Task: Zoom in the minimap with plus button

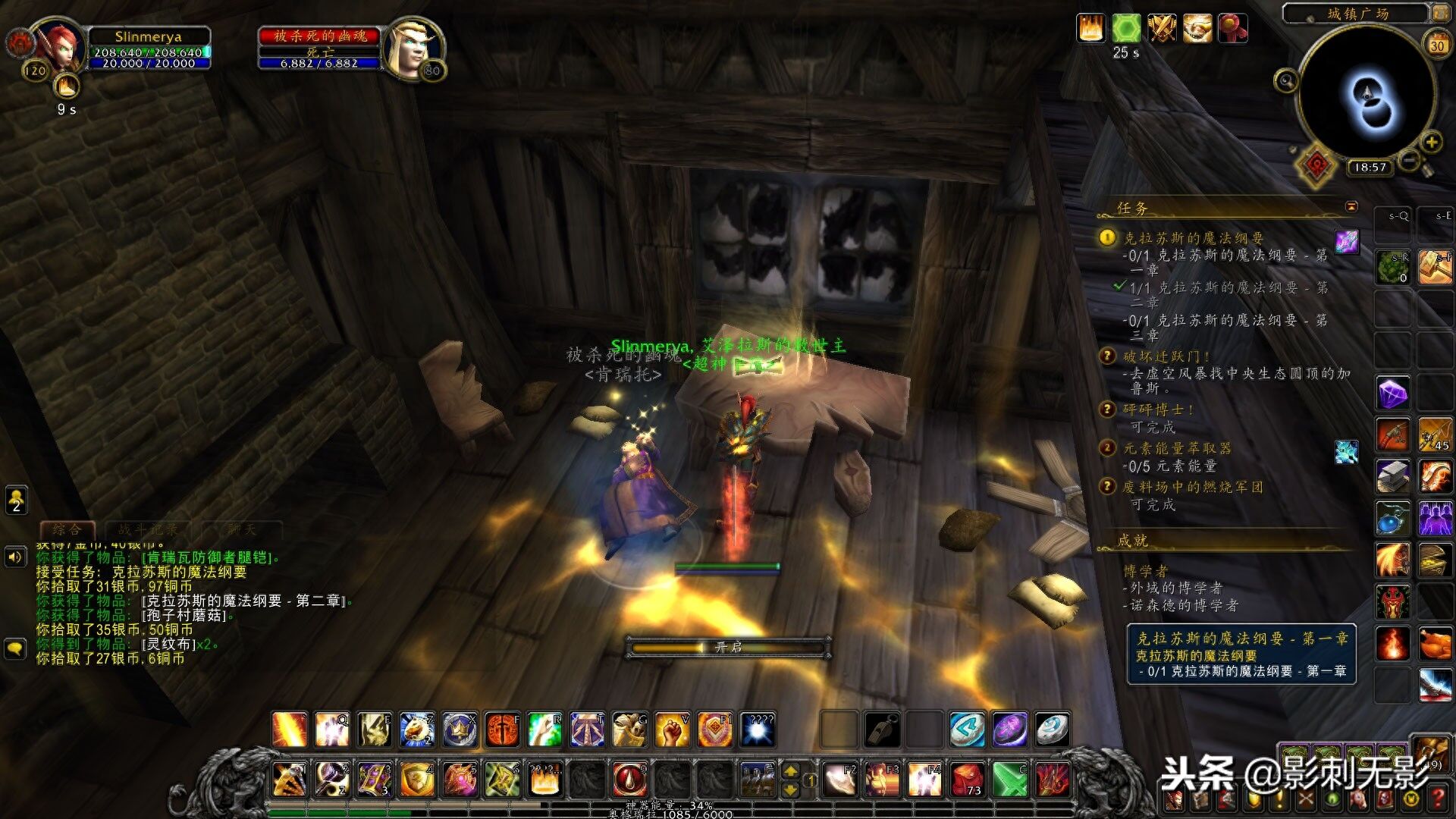Action: click(x=1431, y=142)
